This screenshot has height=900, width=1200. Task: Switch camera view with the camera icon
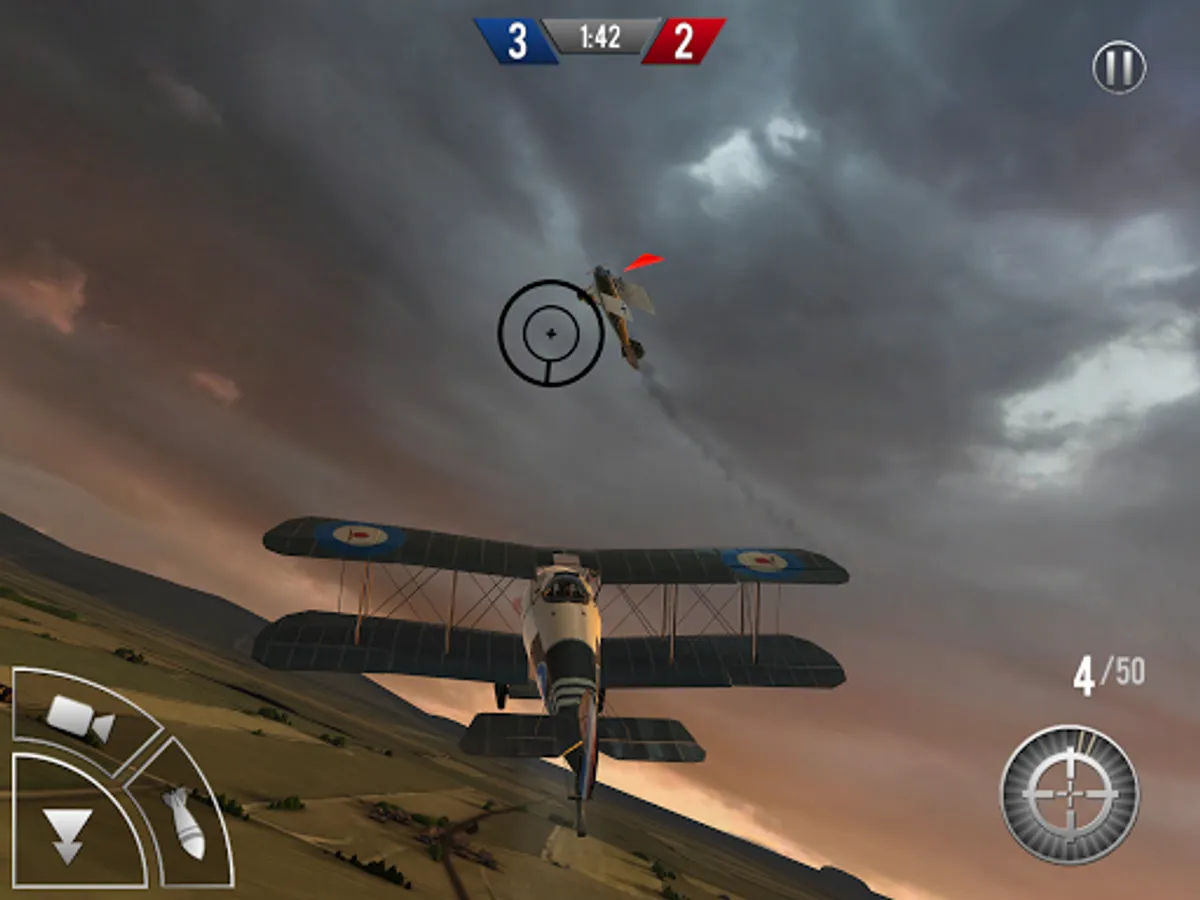pos(80,717)
